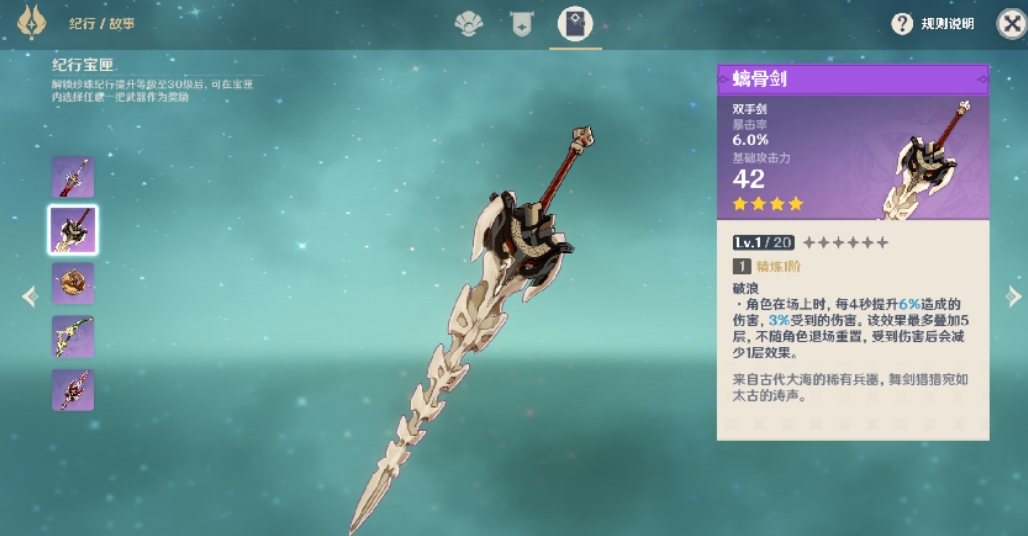This screenshot has width=1028, height=536.
Task: Select the crimson polearm weapon thumbnail
Action: (x=73, y=390)
